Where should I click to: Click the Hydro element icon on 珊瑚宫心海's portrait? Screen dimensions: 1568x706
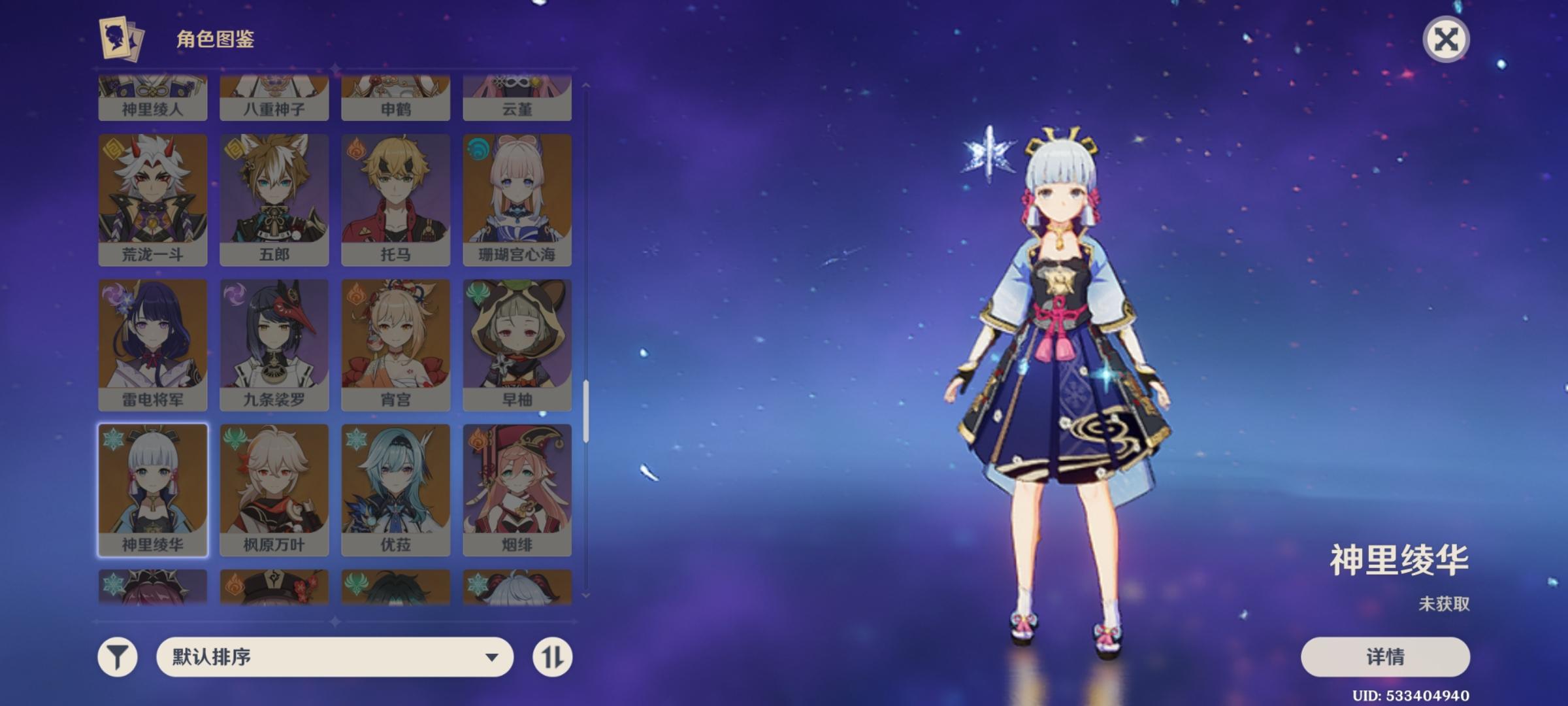[477, 148]
